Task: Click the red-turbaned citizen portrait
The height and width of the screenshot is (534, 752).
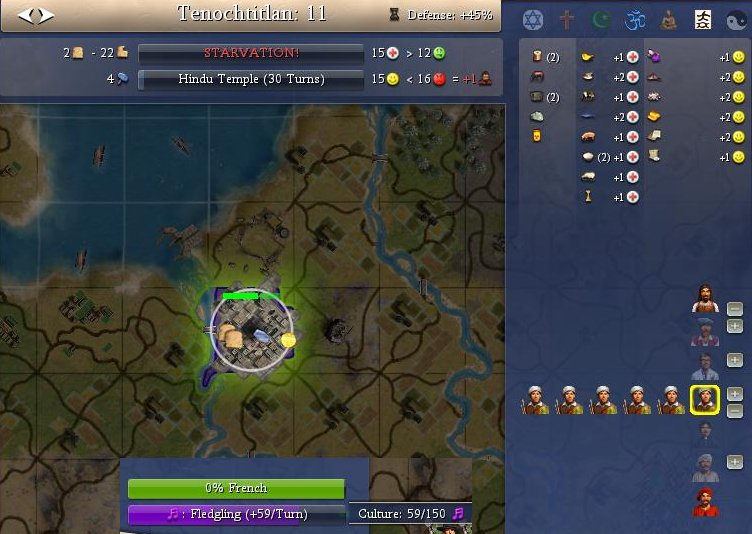Action: pos(706,503)
